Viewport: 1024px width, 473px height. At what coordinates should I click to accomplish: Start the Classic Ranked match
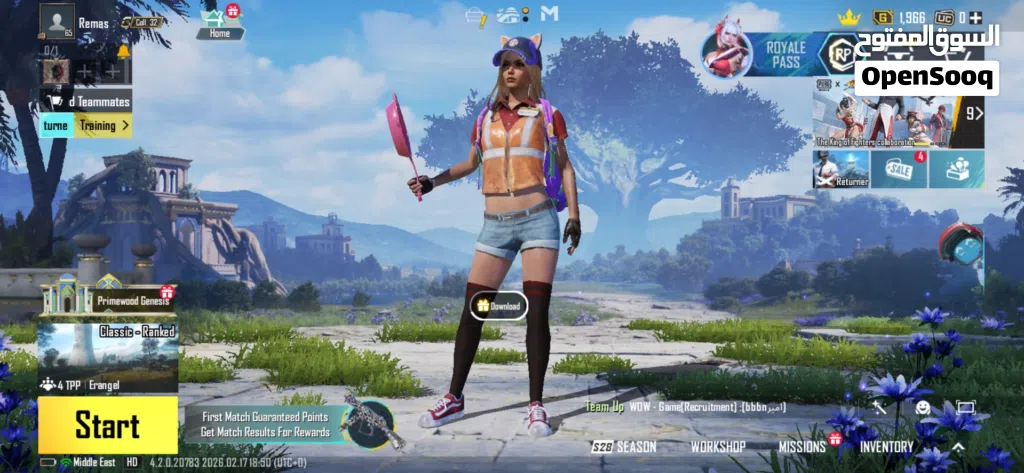point(107,425)
